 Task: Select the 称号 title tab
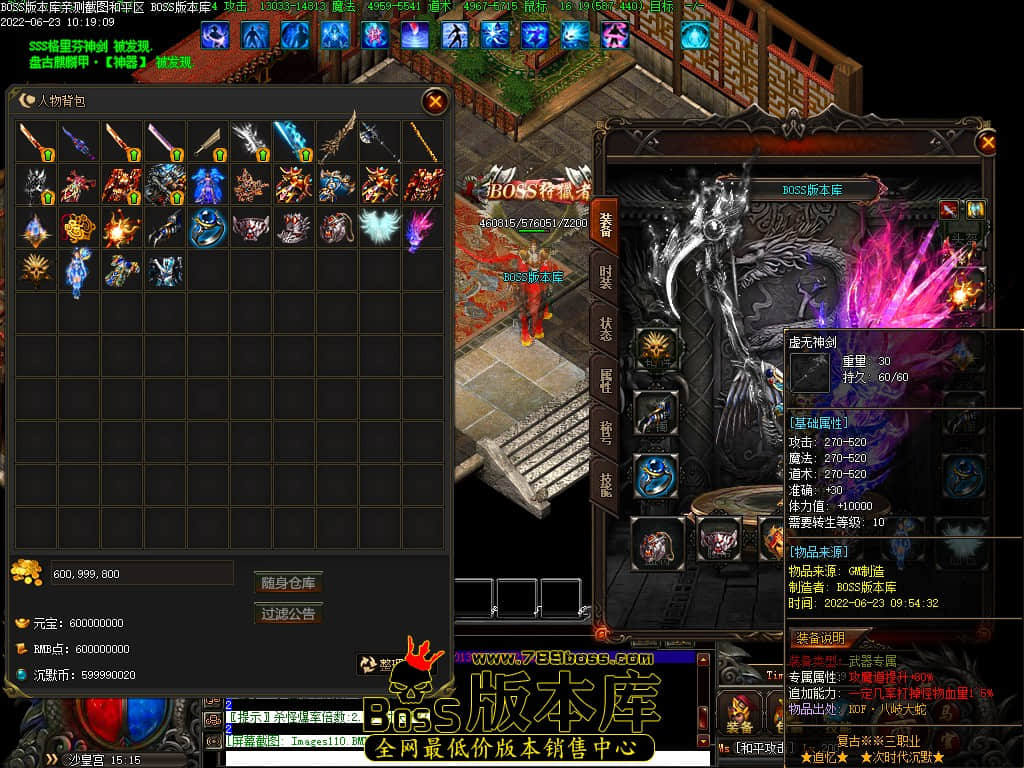click(605, 432)
